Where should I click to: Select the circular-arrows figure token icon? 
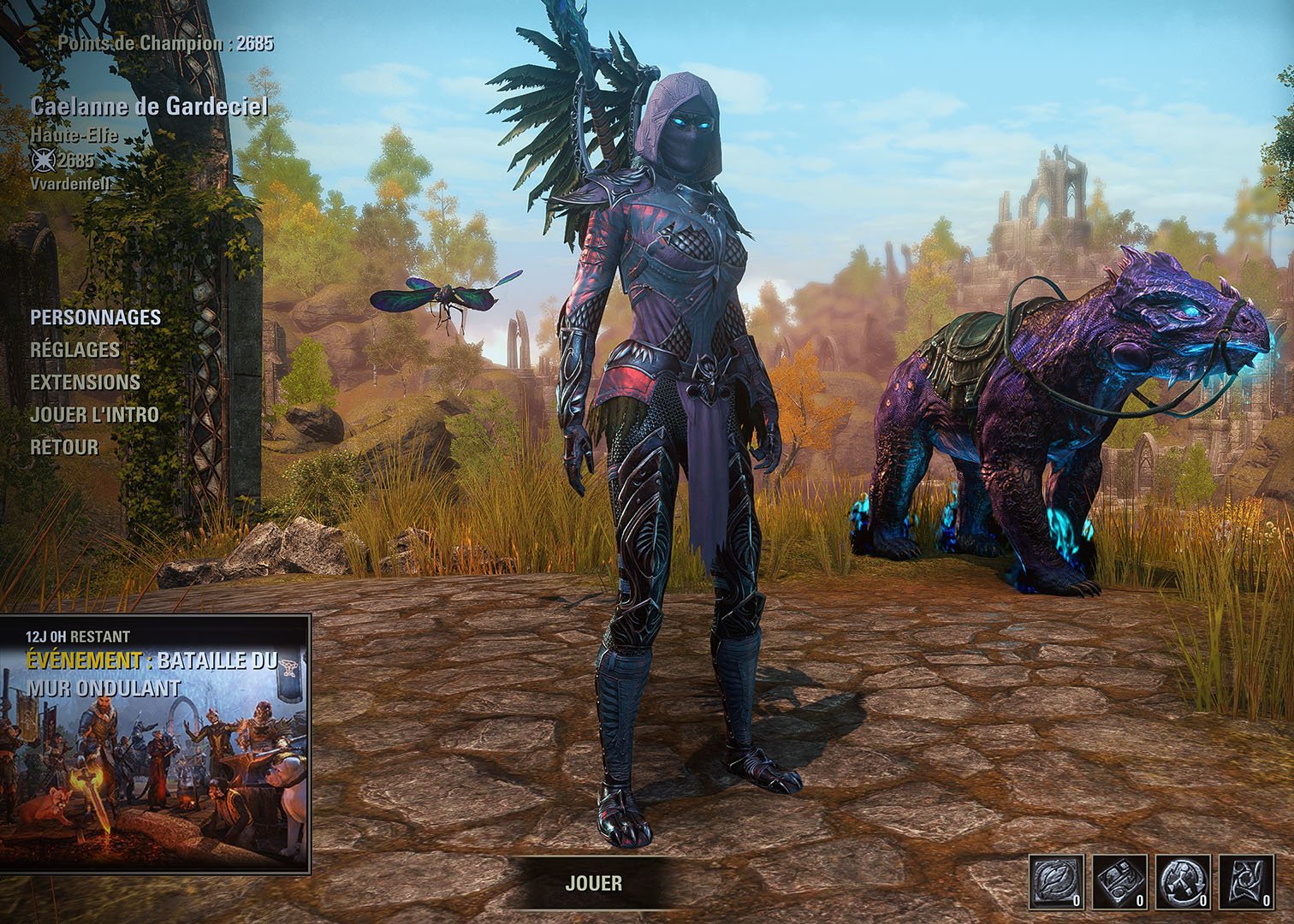coord(1184,881)
